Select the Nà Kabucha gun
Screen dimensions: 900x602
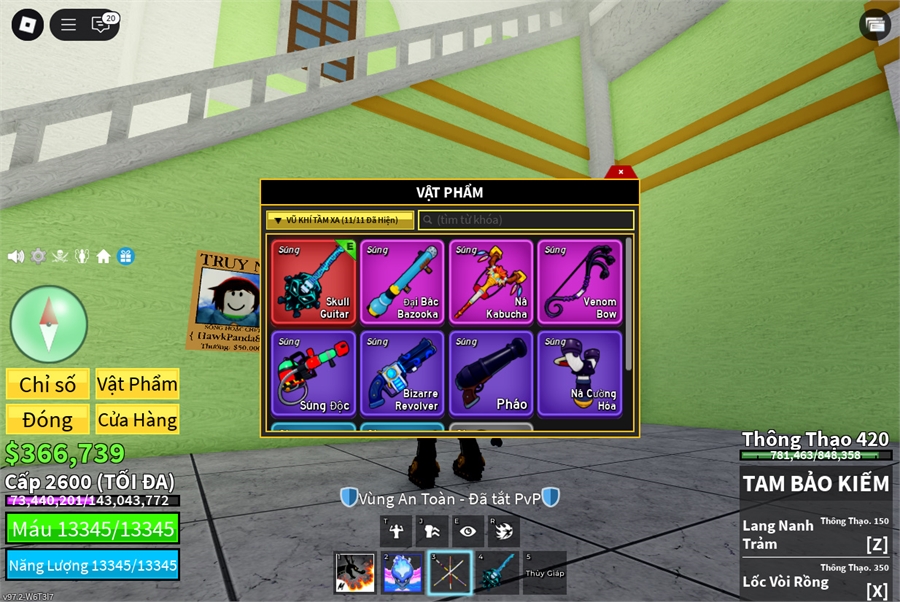pyautogui.click(x=491, y=281)
